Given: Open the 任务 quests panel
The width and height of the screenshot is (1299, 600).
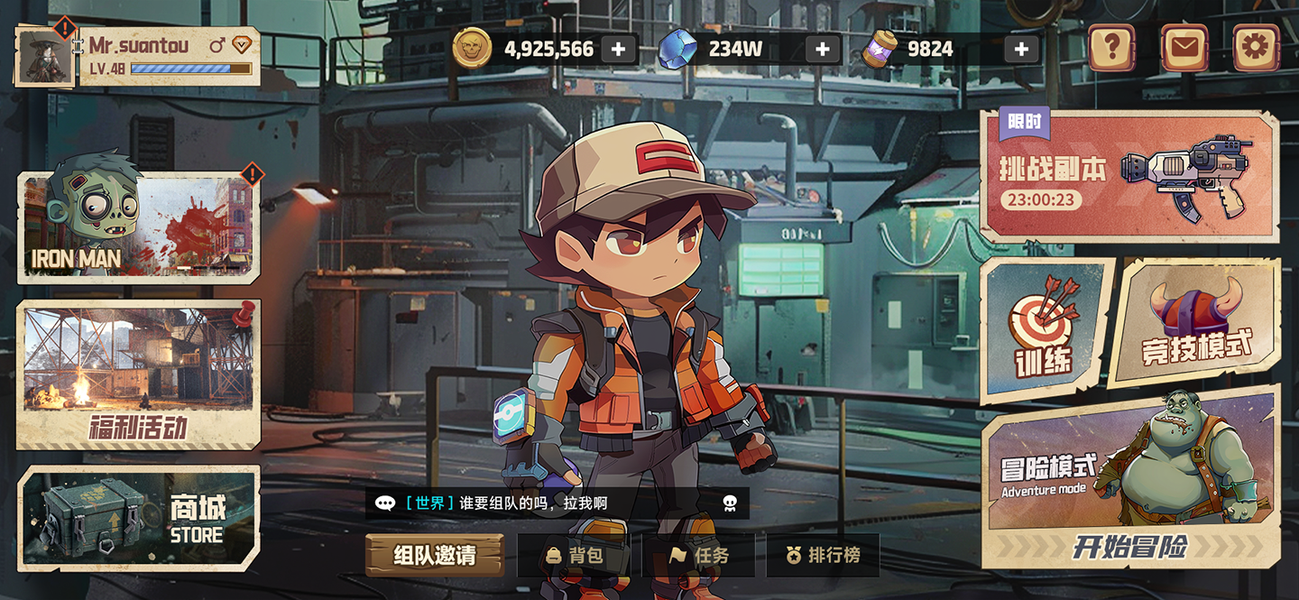Looking at the screenshot, I should [699, 555].
